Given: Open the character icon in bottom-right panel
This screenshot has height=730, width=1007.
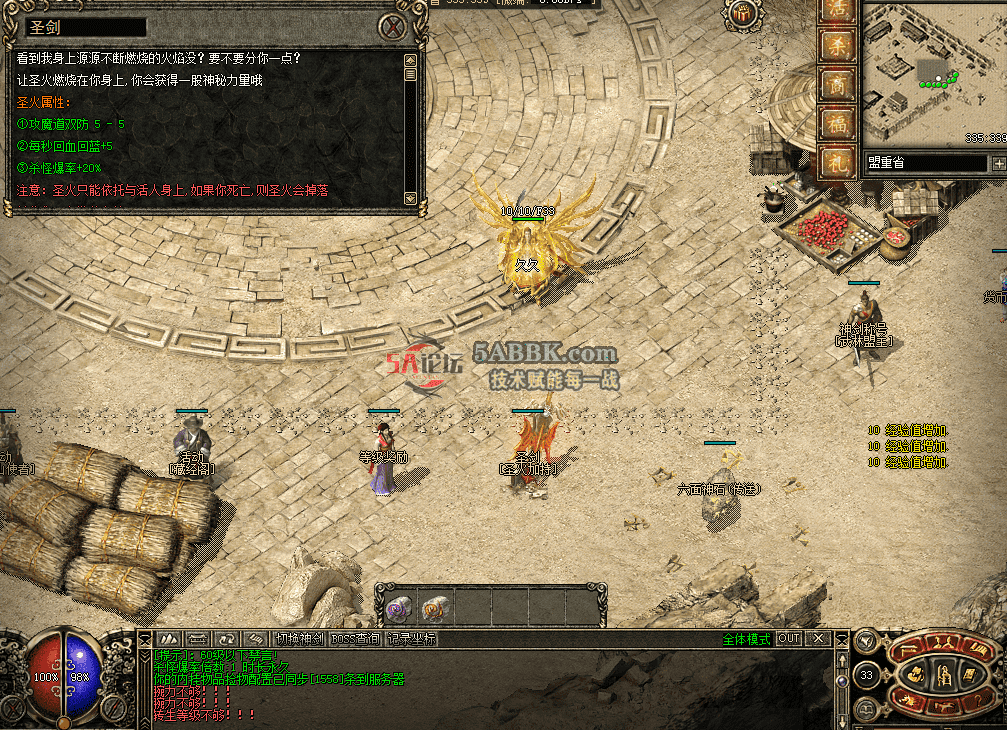Looking at the screenshot, I should pyautogui.click(x=943, y=673).
